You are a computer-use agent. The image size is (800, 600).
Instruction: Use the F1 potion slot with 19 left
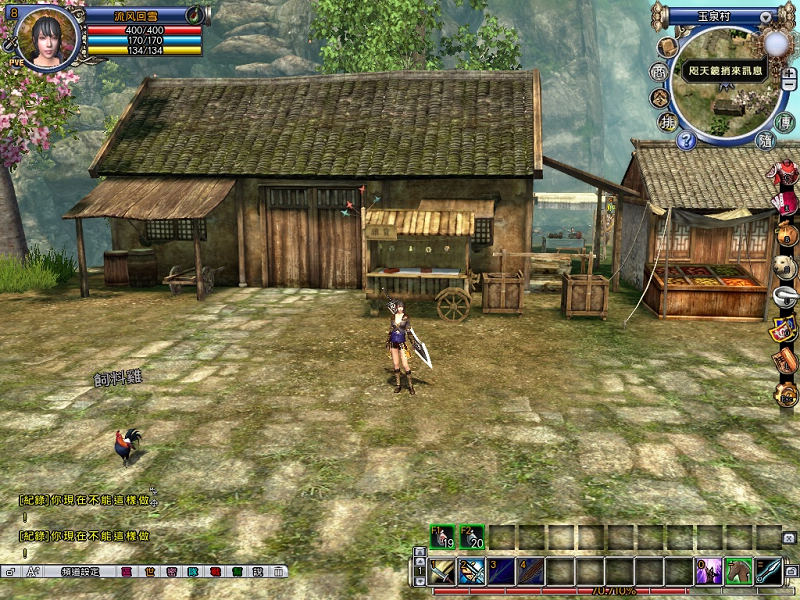(442, 537)
